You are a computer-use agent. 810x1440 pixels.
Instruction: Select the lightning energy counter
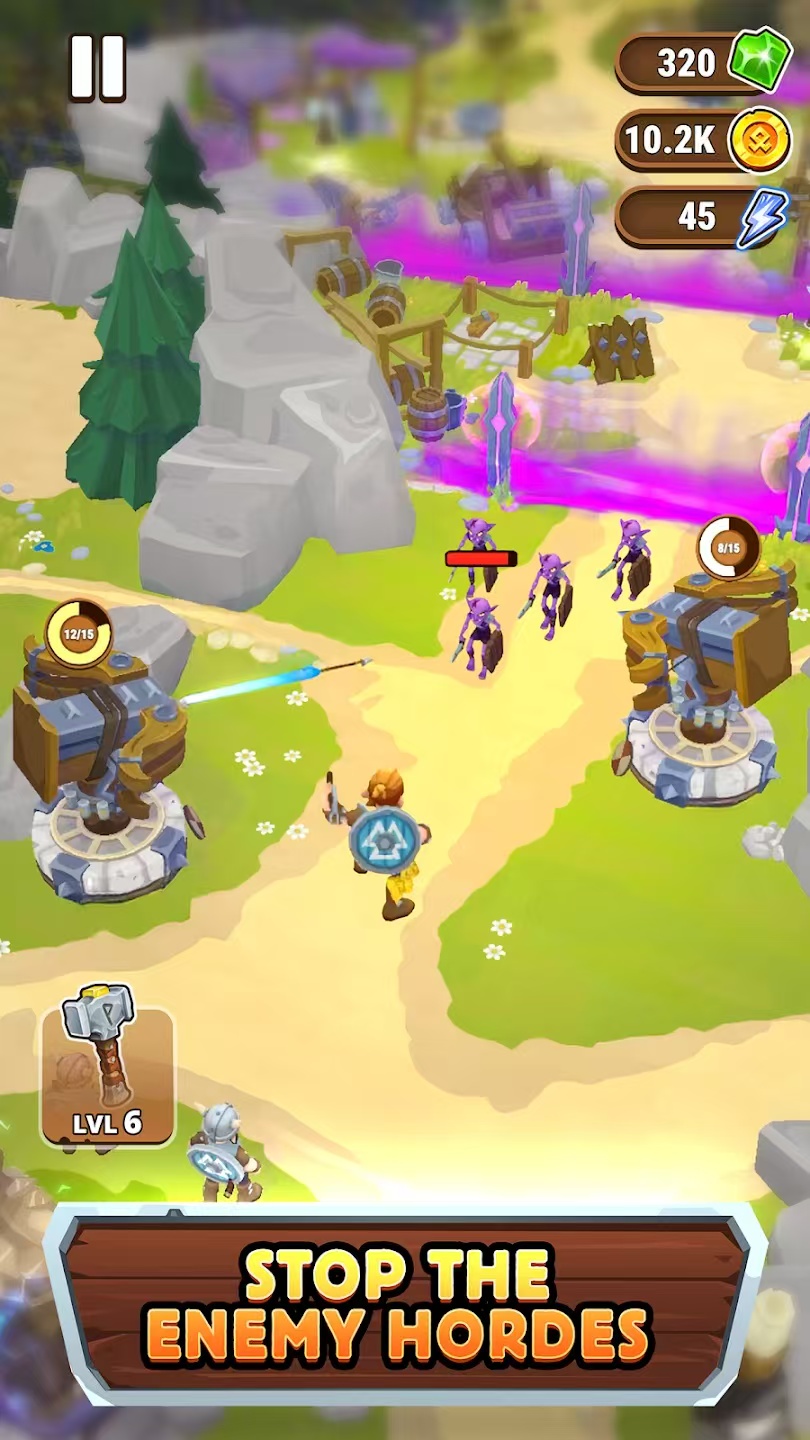[x=703, y=216]
